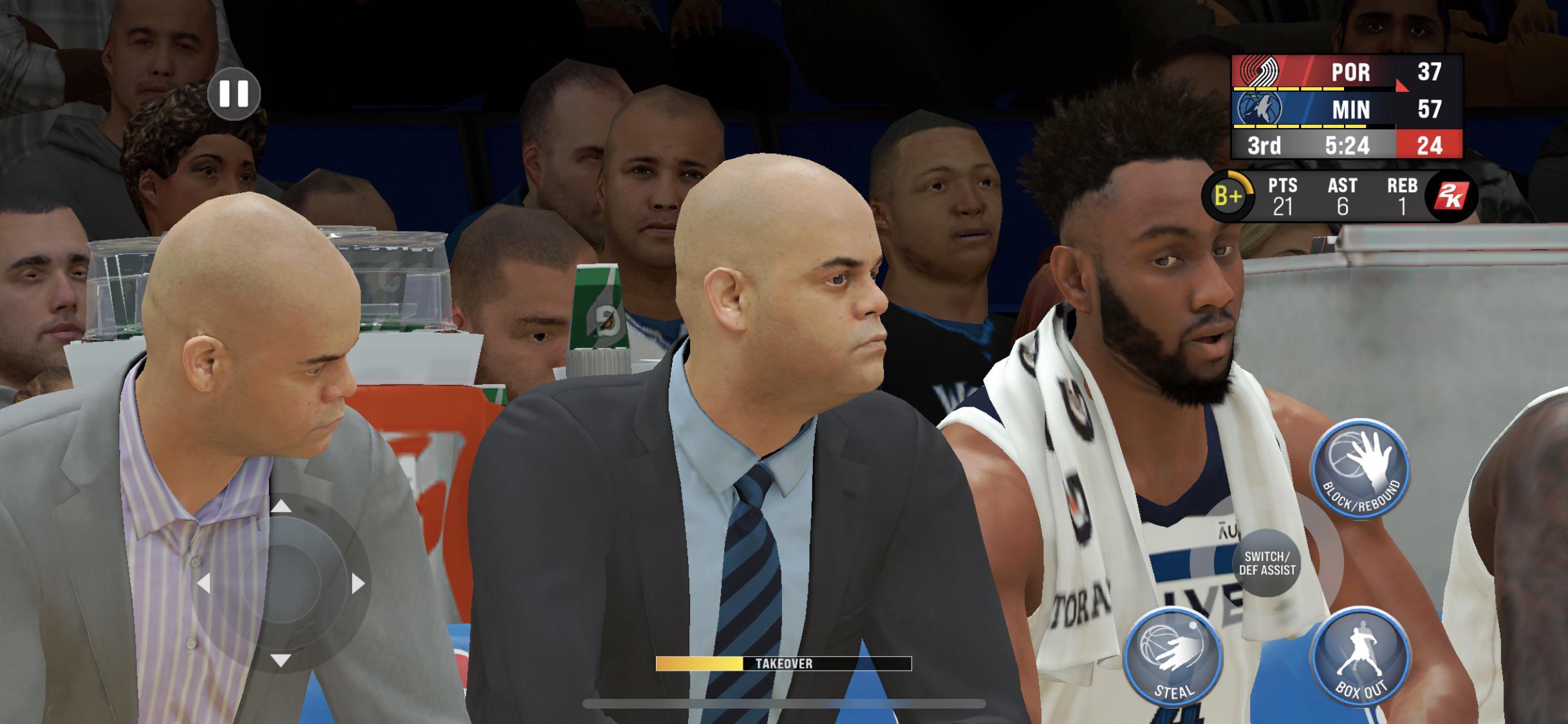The width and height of the screenshot is (1568, 724).
Task: Tap the up arrow on the virtual joystick
Action: 281,507
